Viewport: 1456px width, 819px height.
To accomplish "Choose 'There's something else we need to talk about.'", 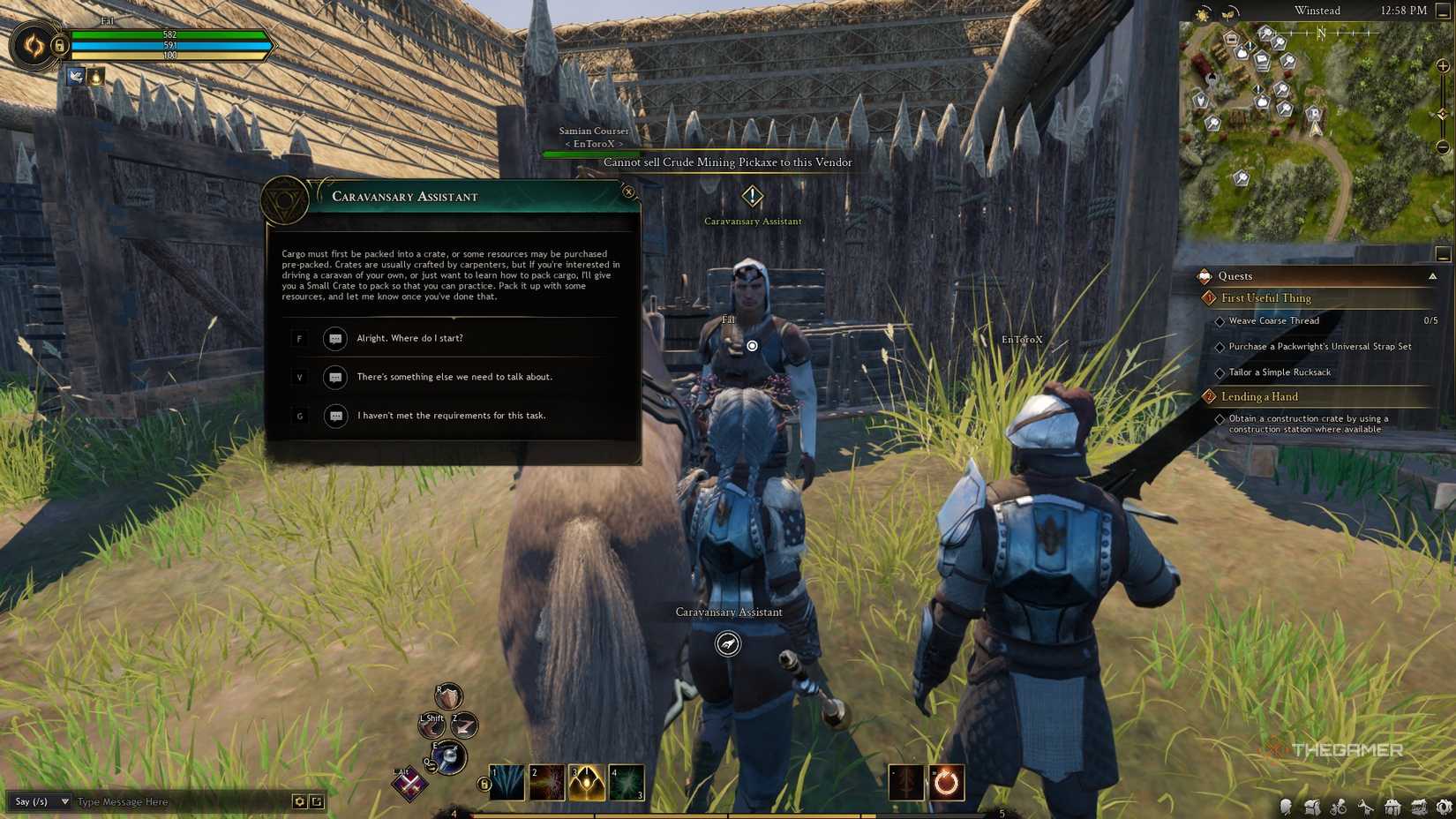I will [x=454, y=377].
